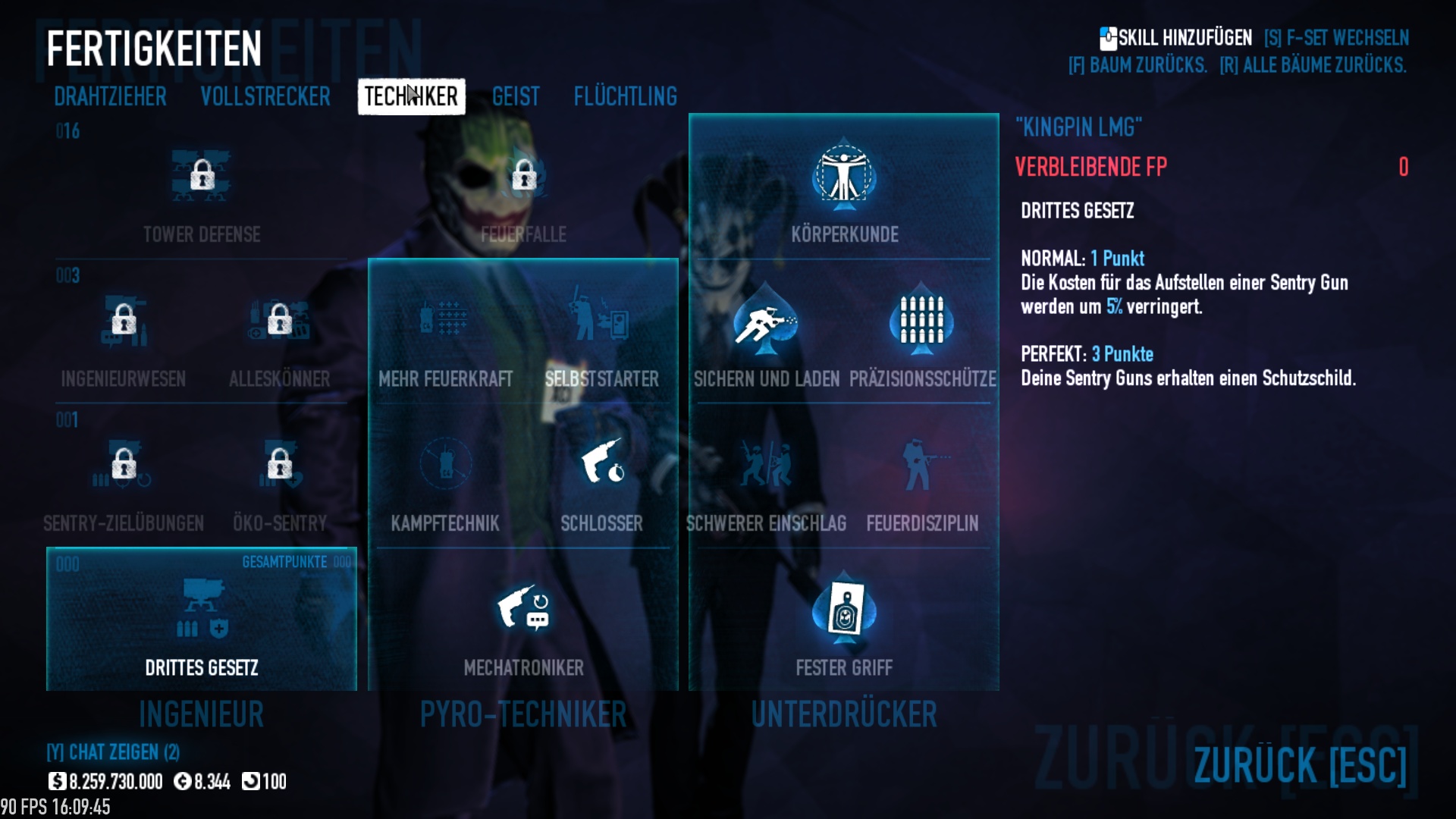Select the Präzisionsschütze skill icon
Viewport: 1456px width, 819px height.
(921, 322)
